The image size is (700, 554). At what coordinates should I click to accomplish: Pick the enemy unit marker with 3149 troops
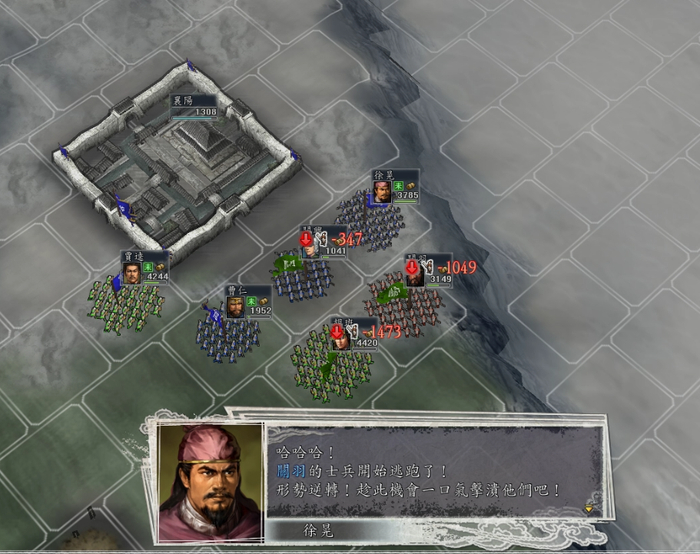(x=428, y=271)
